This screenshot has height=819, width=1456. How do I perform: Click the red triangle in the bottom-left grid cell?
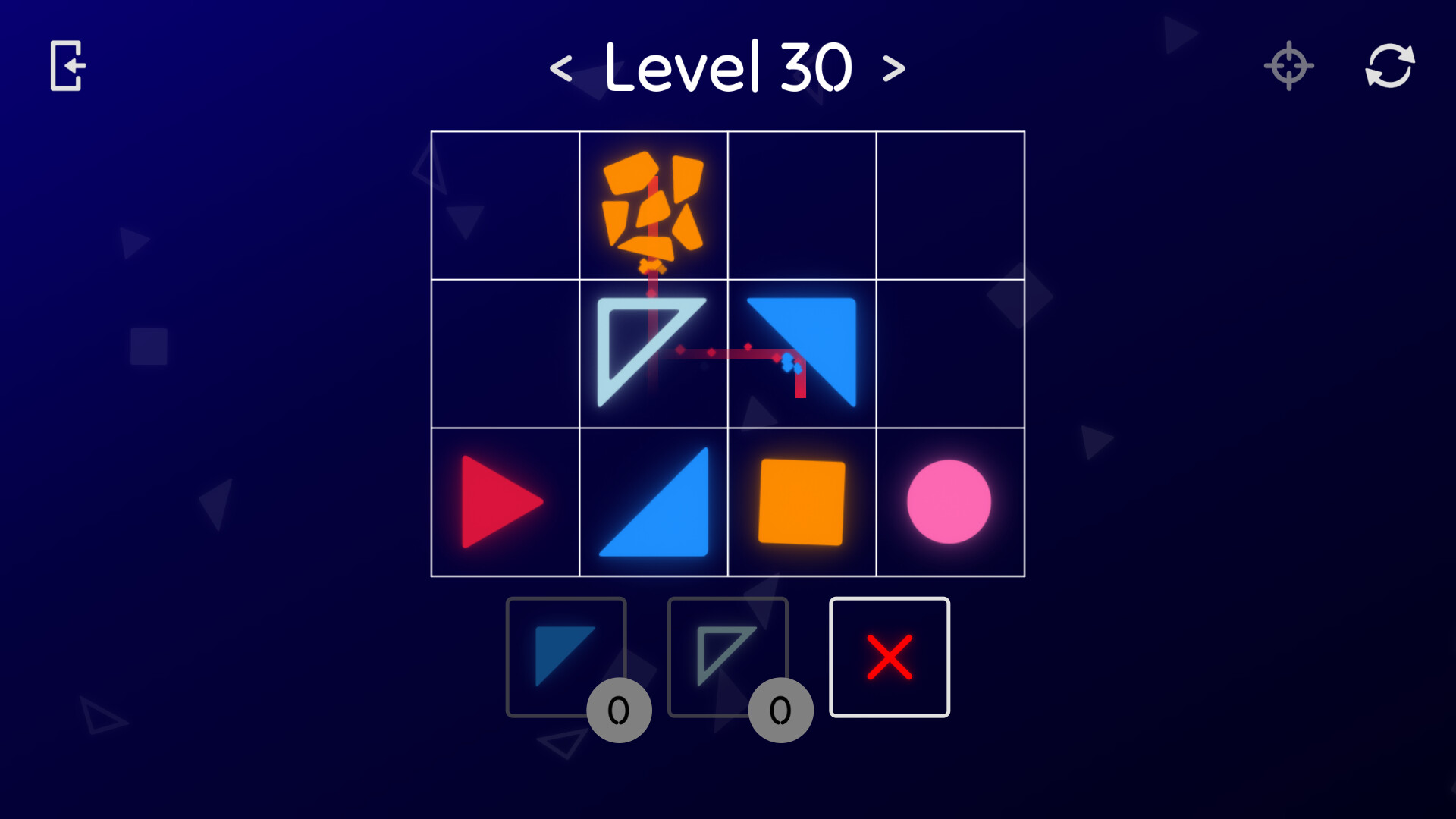[x=500, y=500]
